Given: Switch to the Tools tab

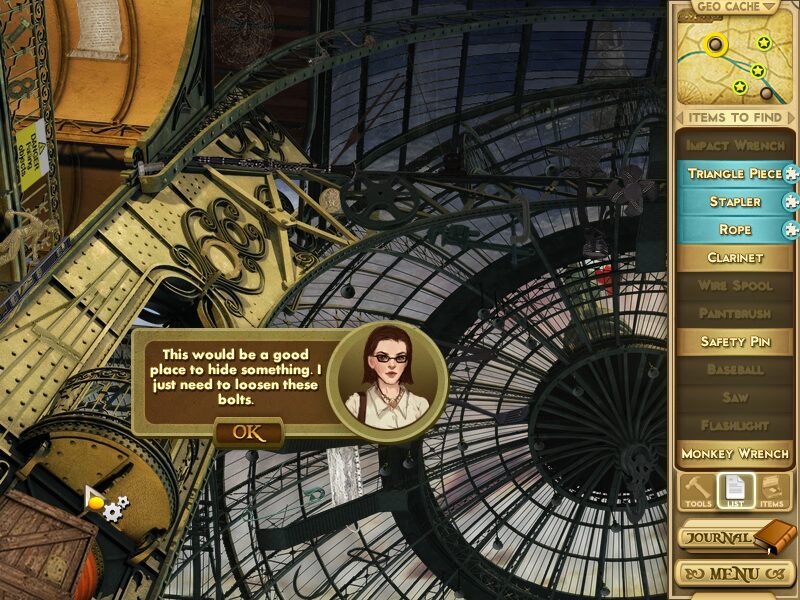Looking at the screenshot, I should 698,491.
